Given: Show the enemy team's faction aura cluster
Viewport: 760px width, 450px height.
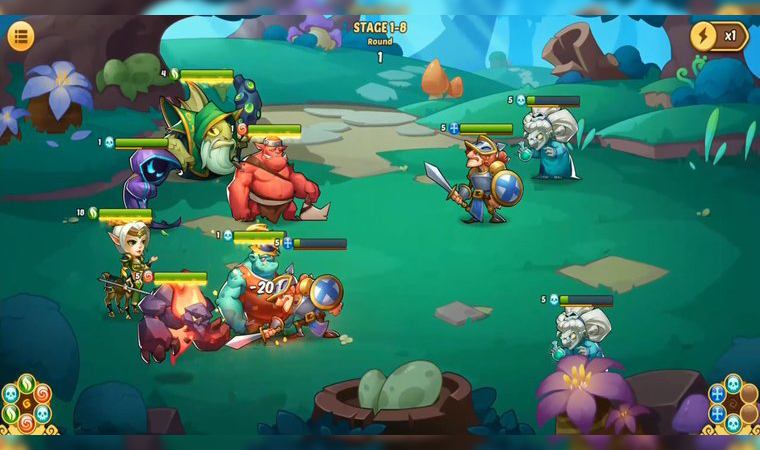Looking at the screenshot, I should (x=732, y=405).
